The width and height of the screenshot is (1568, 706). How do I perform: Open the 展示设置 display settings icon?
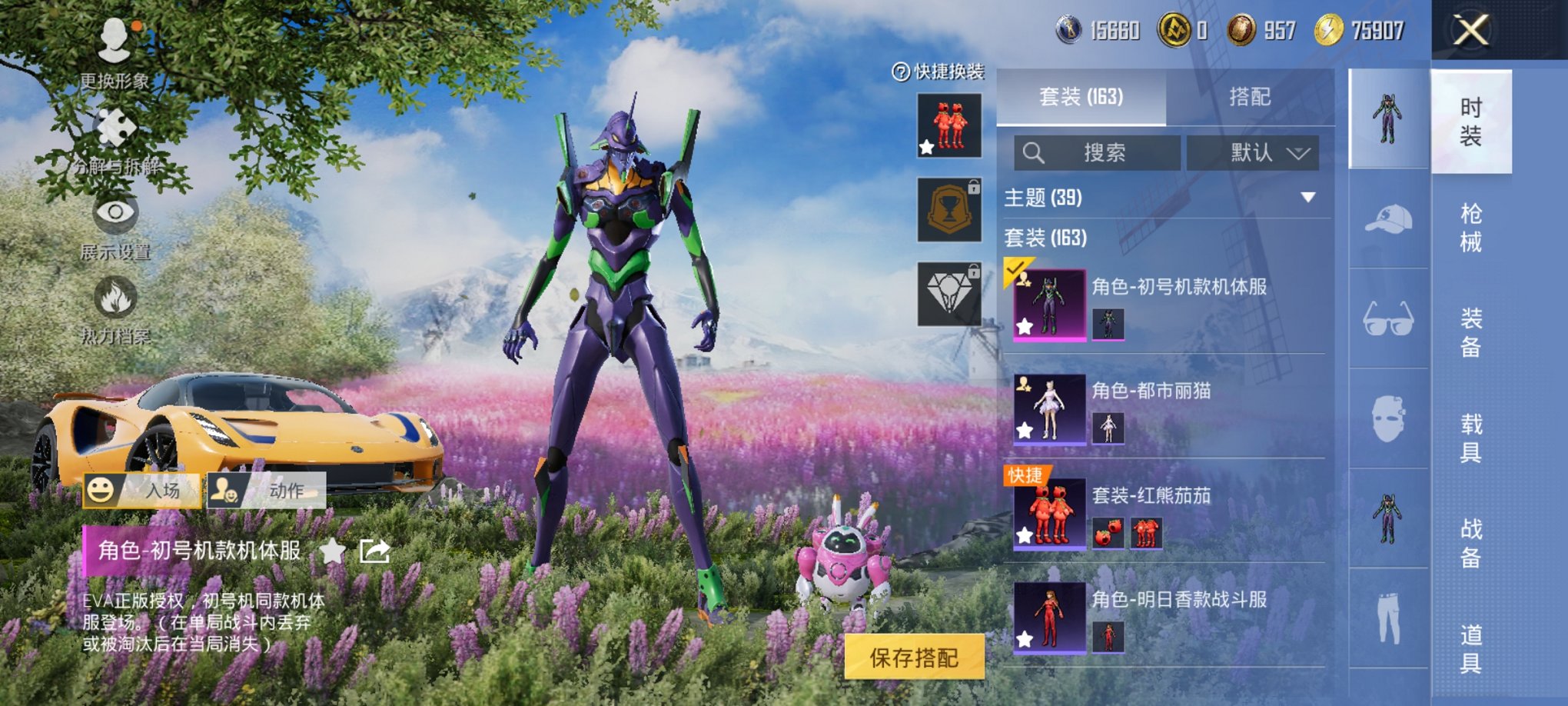pyautogui.click(x=114, y=214)
